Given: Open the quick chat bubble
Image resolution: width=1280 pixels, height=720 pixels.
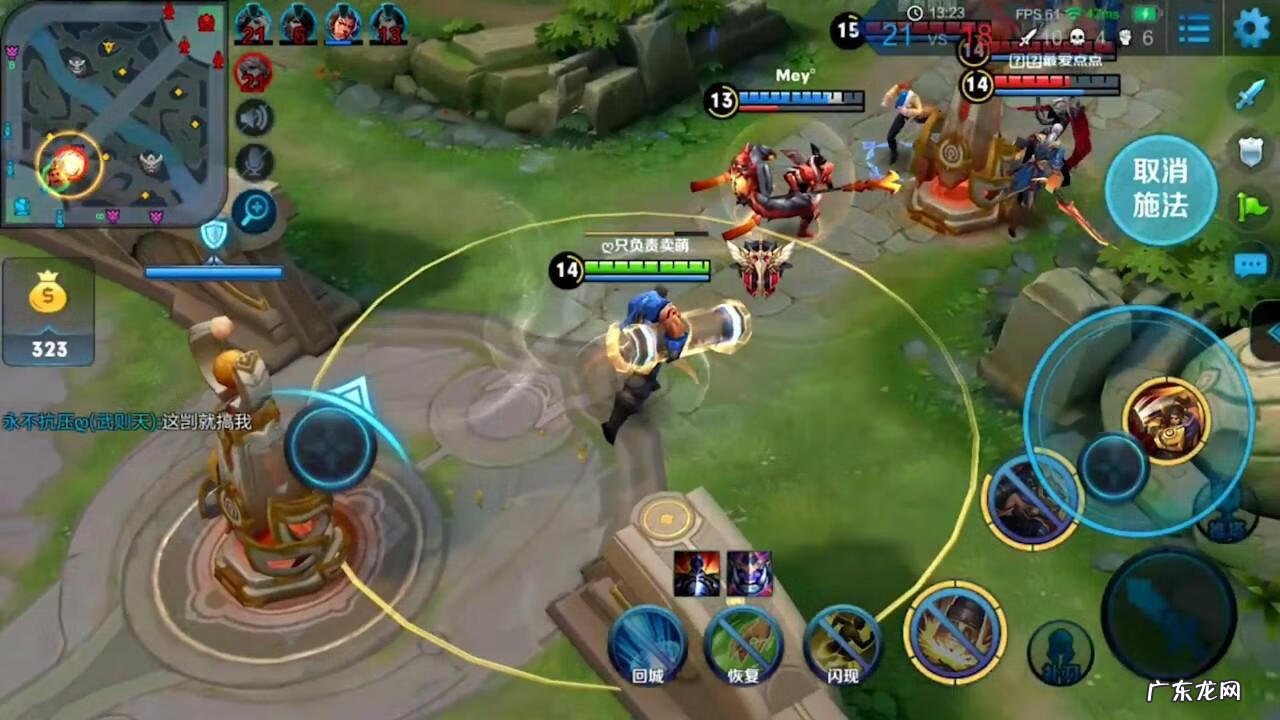Looking at the screenshot, I should tap(1251, 264).
